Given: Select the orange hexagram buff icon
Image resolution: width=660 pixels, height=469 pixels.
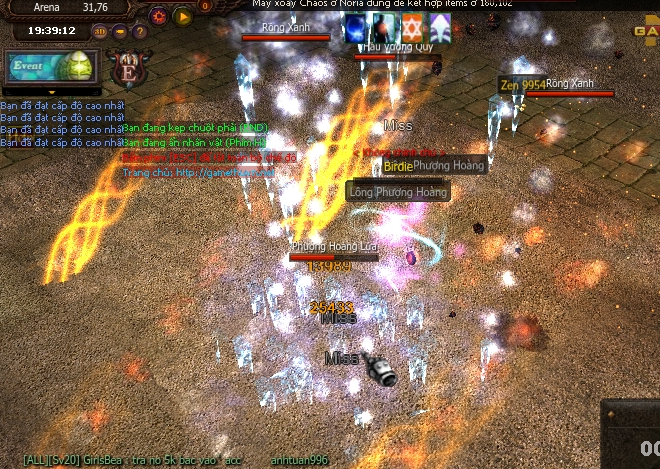Looking at the screenshot, I should point(412,28).
